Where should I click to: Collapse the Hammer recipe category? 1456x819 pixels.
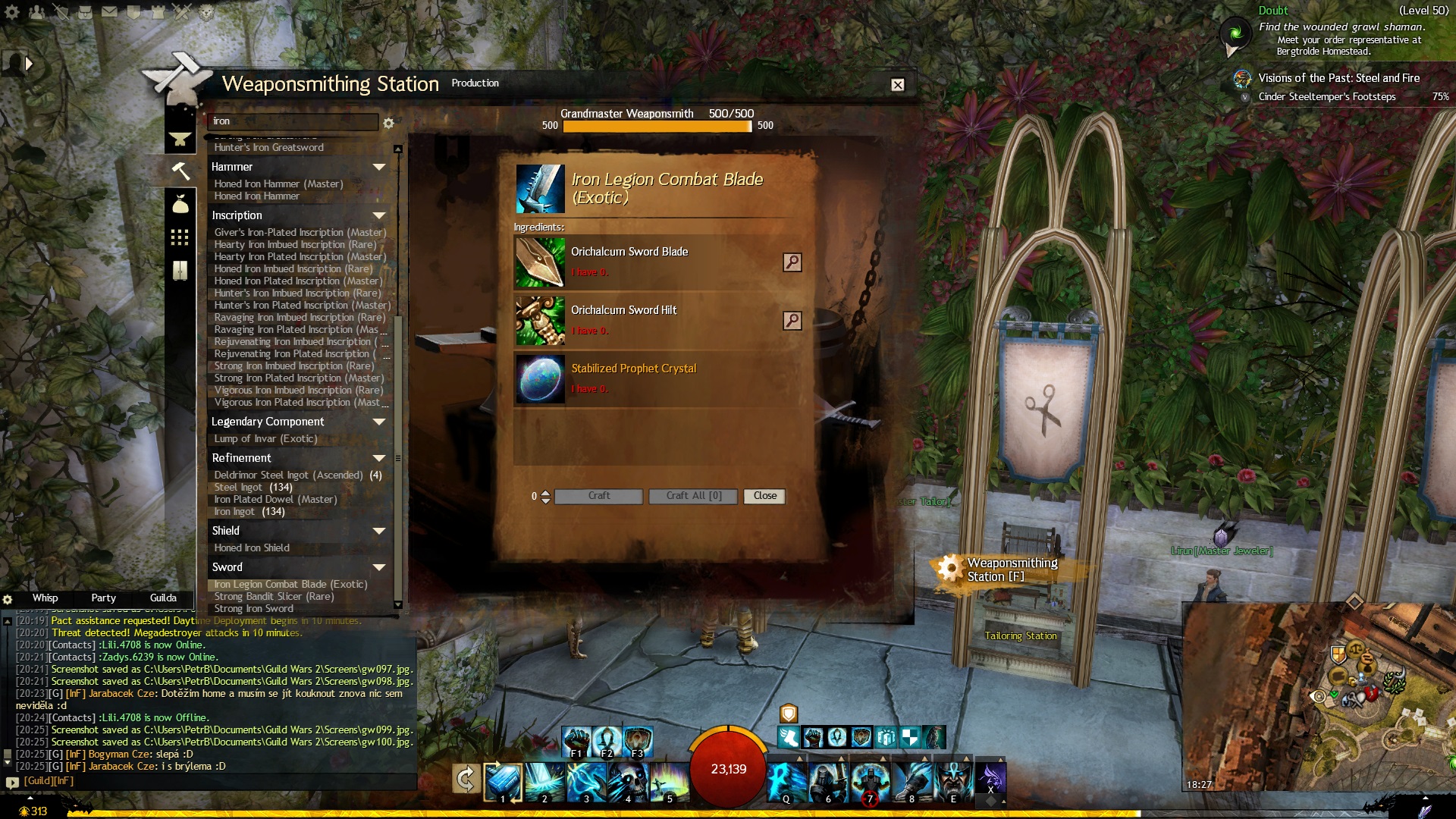379,167
